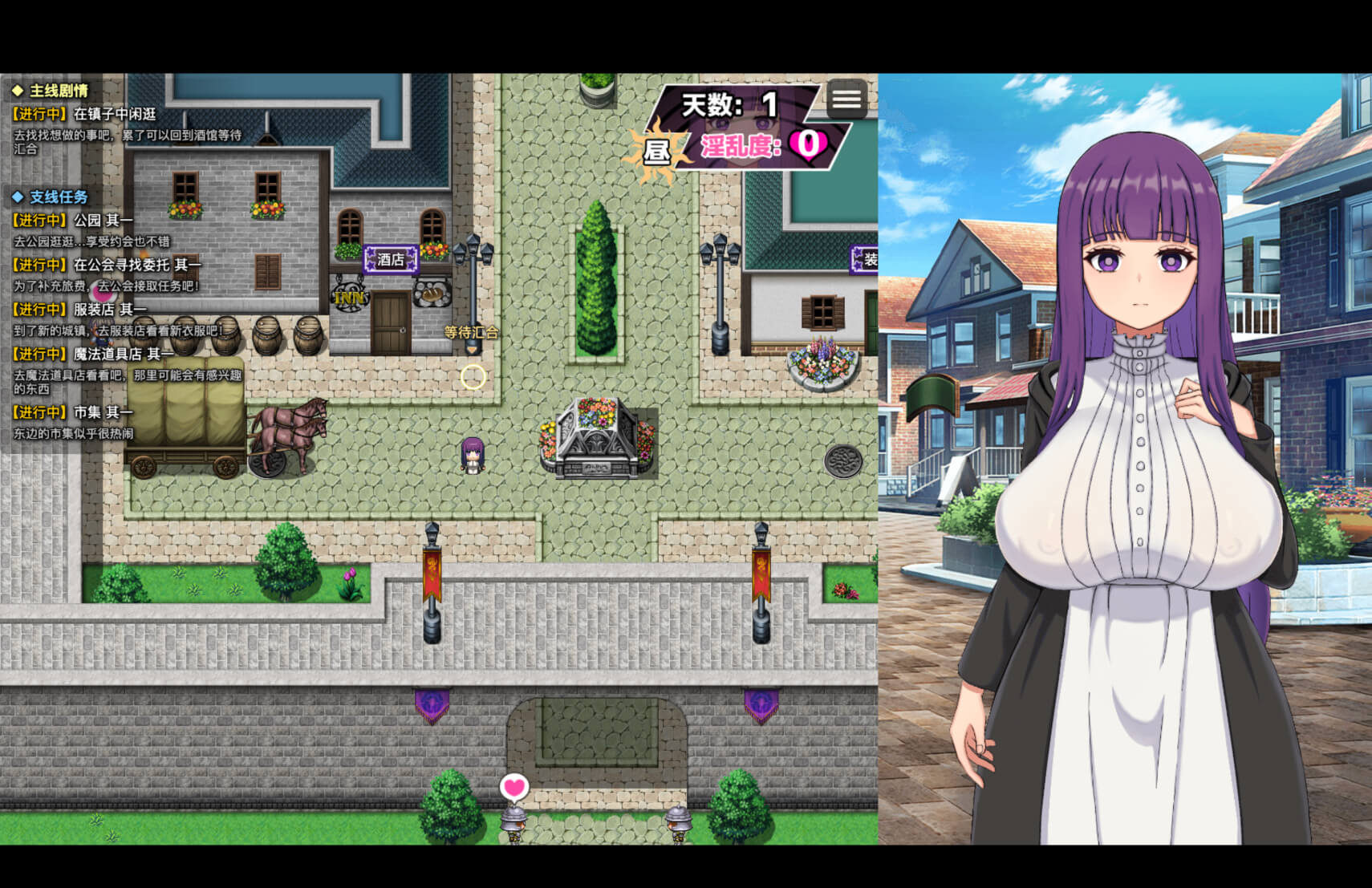Open the hamburger menu button
This screenshot has width=1372, height=888.
point(846,99)
